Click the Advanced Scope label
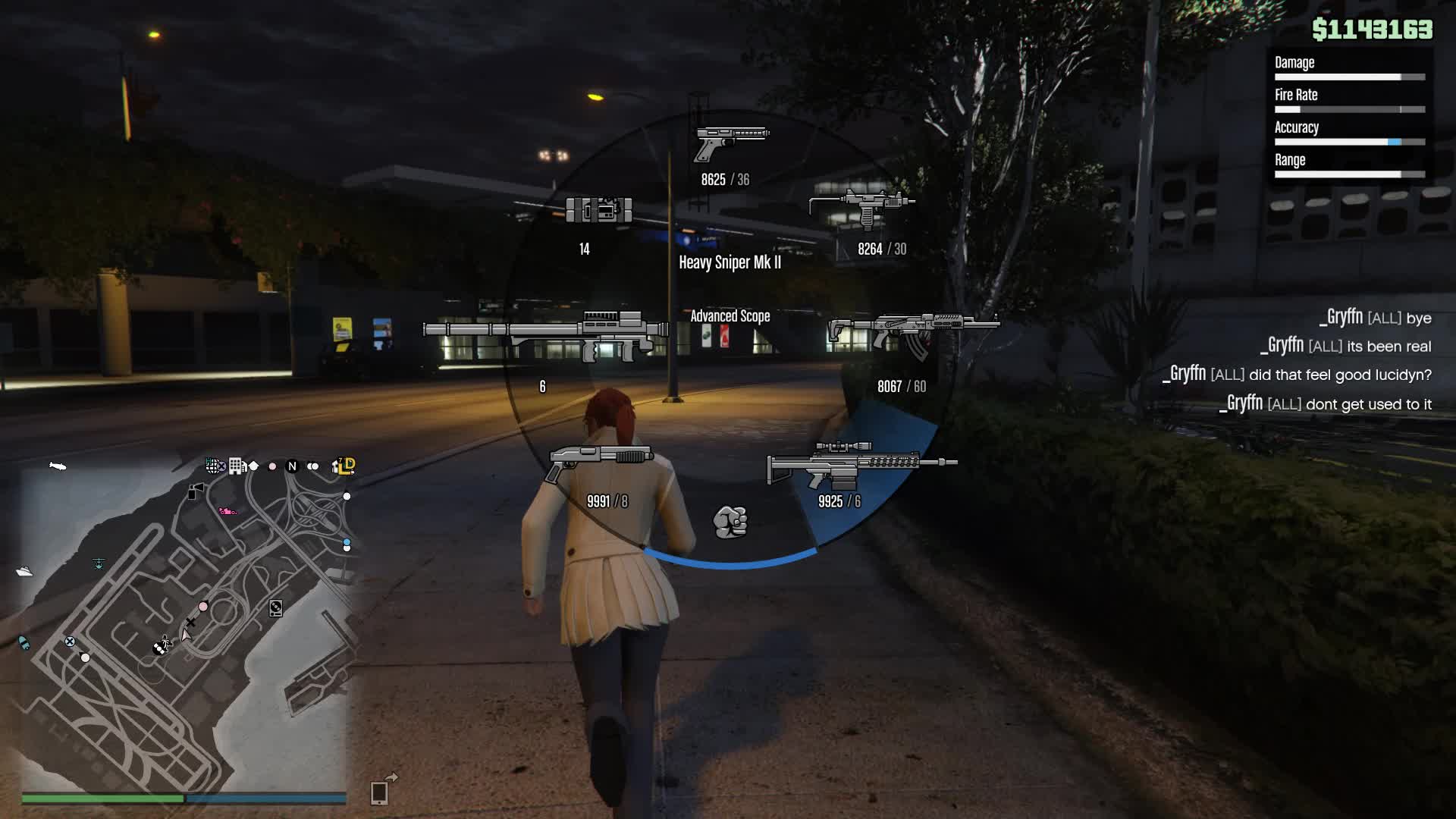The height and width of the screenshot is (819, 1456). click(730, 316)
